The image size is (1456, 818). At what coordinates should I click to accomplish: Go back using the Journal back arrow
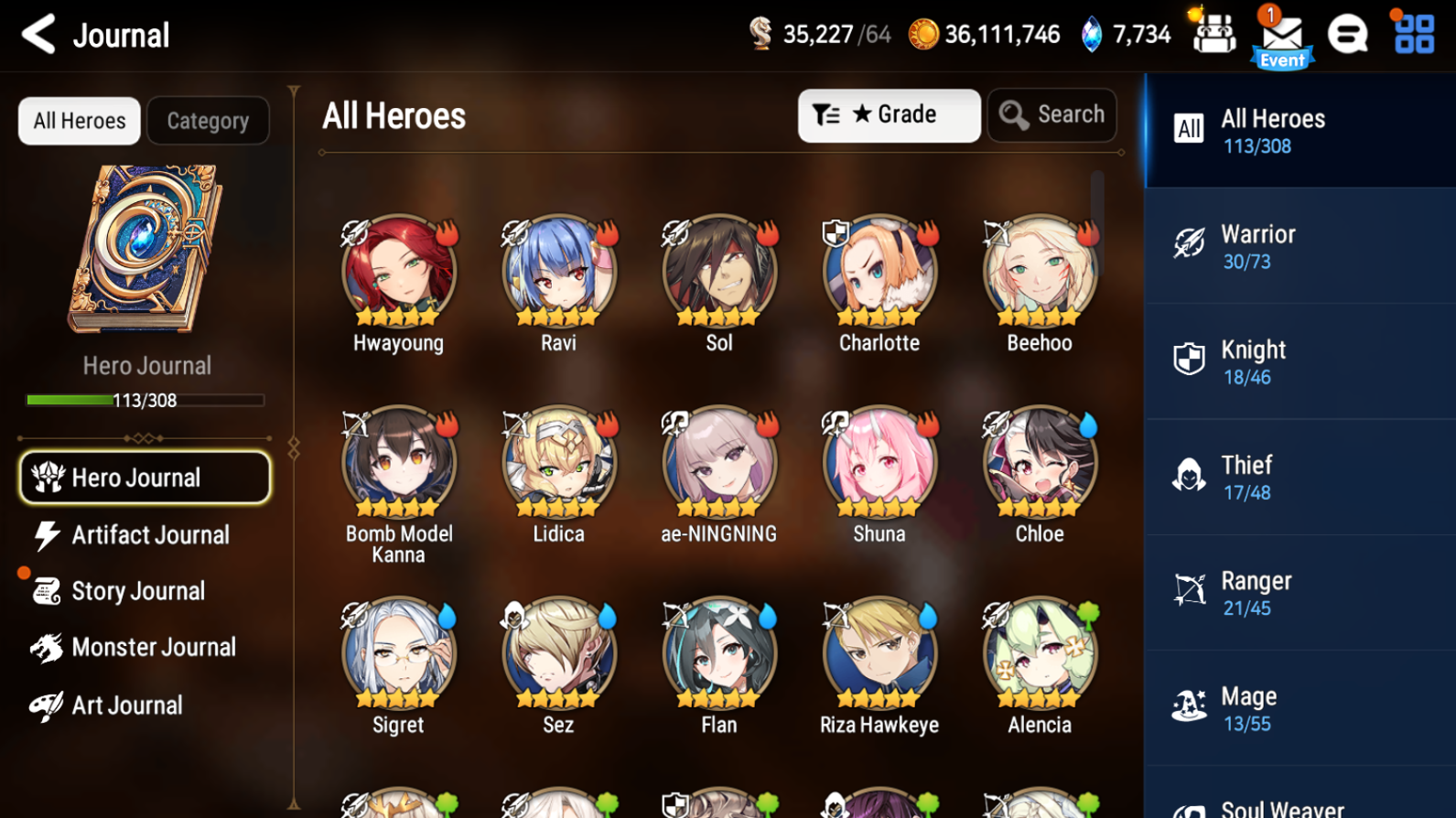[x=38, y=35]
